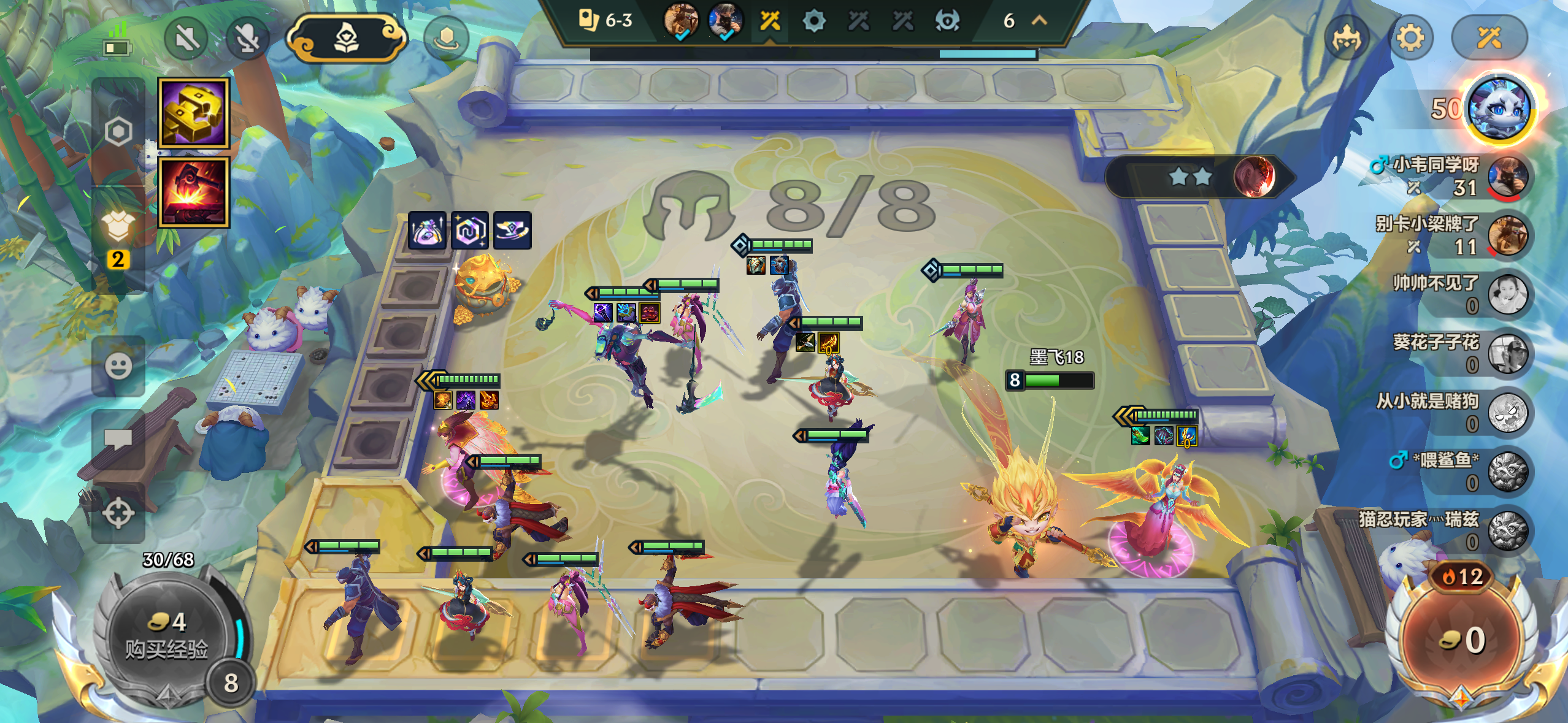Toggle the muted microphone button
Image resolution: width=1568 pixels, height=723 pixels.
tap(247, 39)
